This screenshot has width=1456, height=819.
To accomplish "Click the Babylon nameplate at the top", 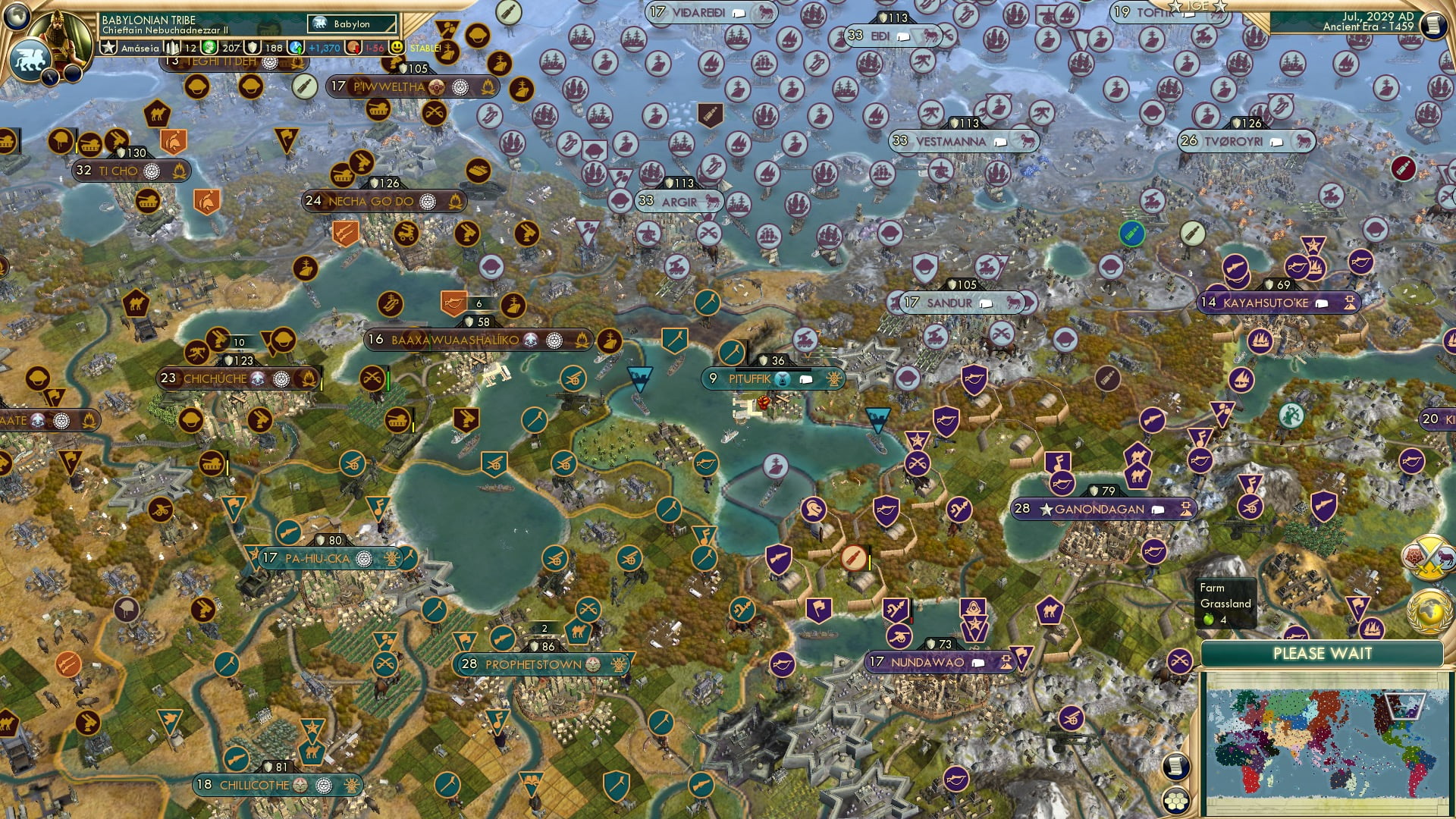I will pyautogui.click(x=350, y=24).
